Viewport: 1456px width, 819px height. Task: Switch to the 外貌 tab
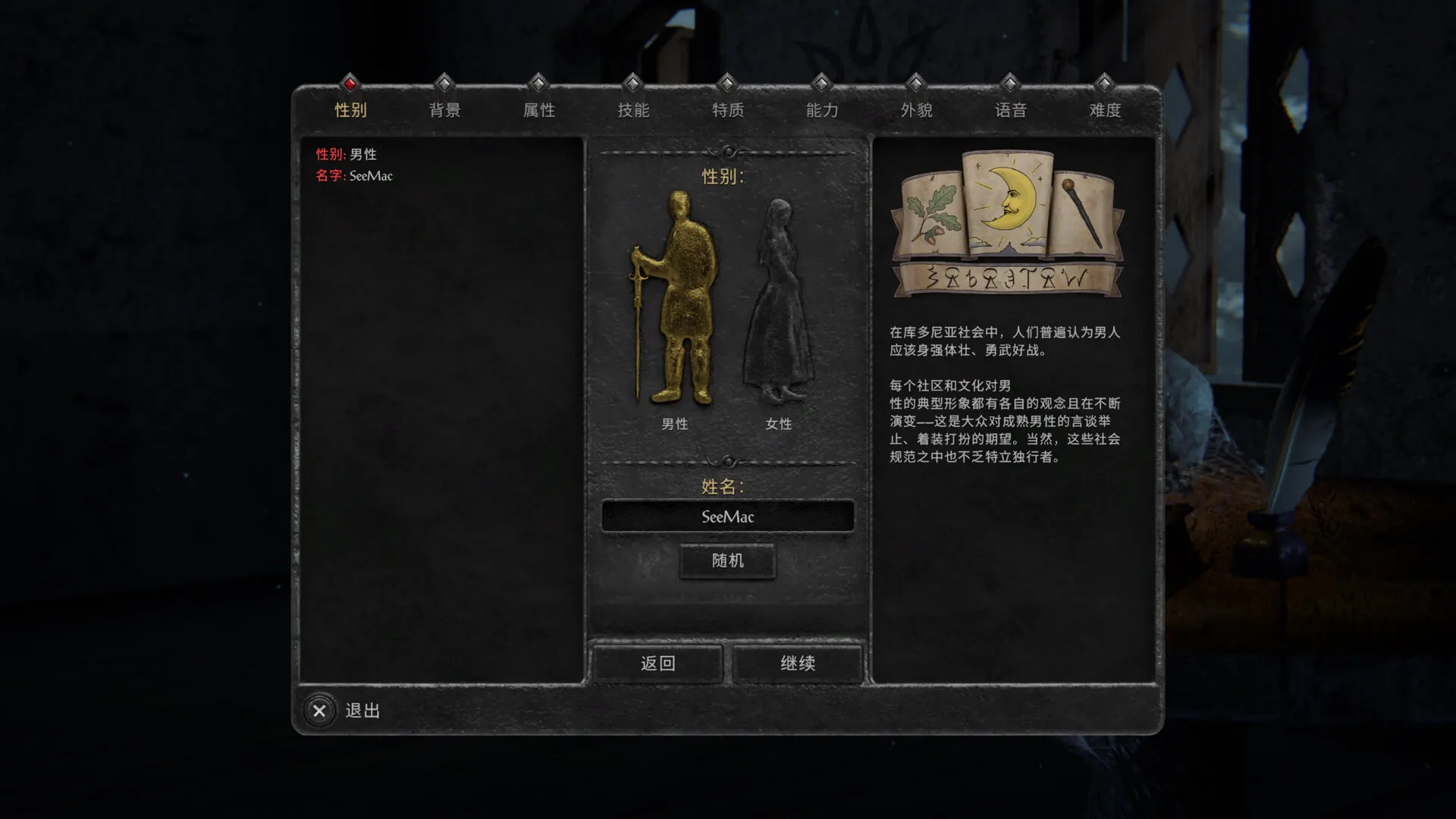click(916, 110)
